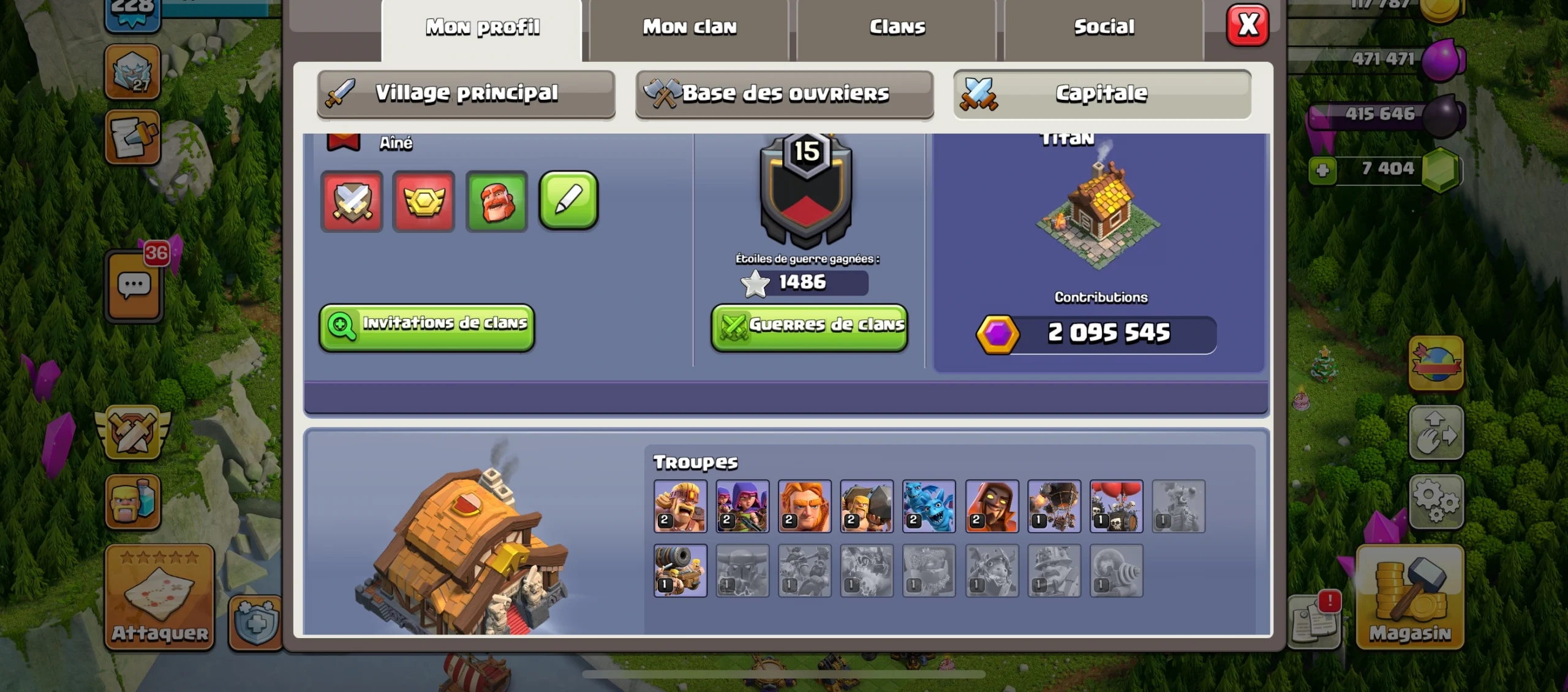
Task: Switch to the Mon clan tab
Action: [688, 26]
